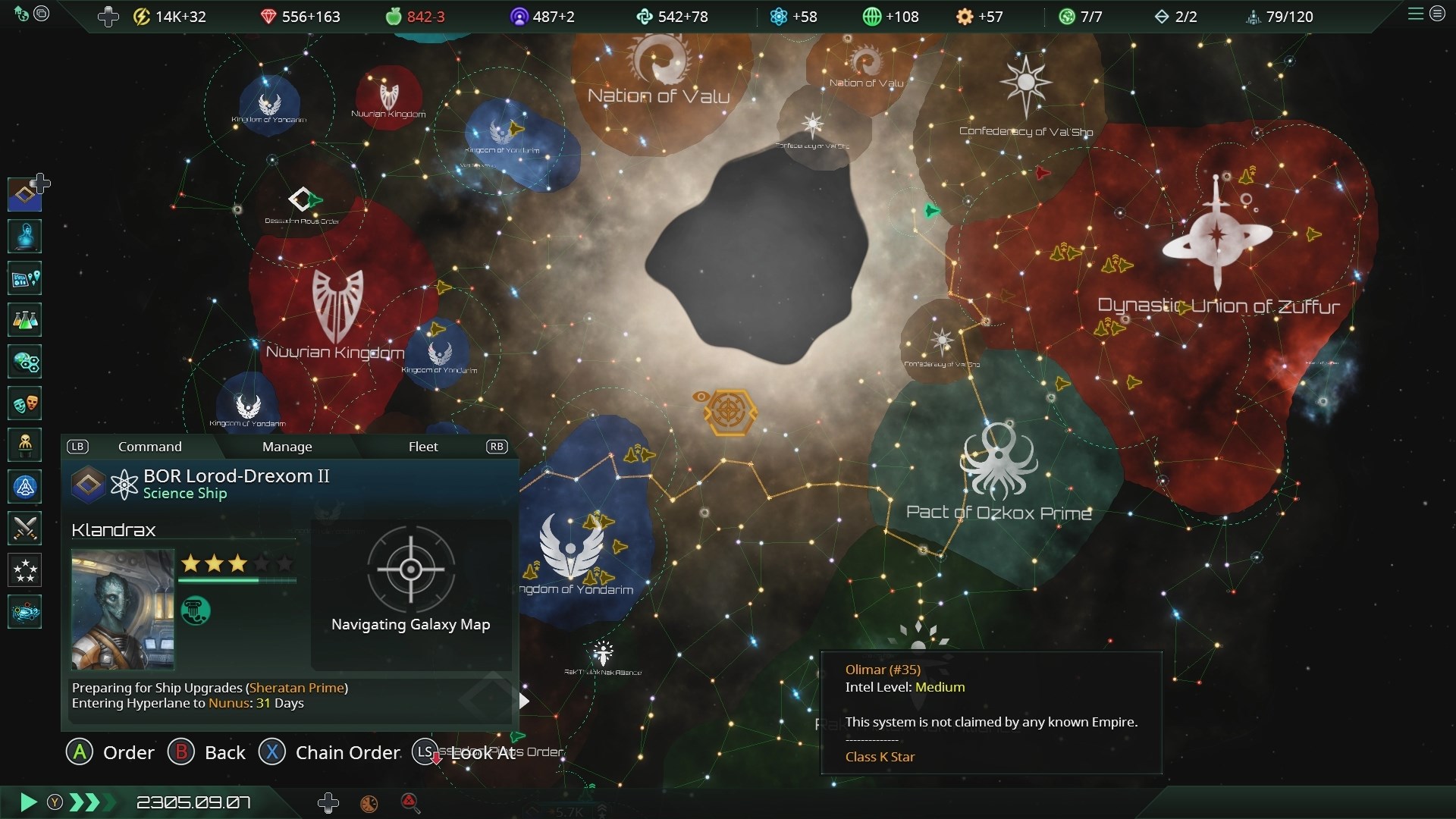Click the Navigating Galaxy Map crosshair

pos(410,570)
